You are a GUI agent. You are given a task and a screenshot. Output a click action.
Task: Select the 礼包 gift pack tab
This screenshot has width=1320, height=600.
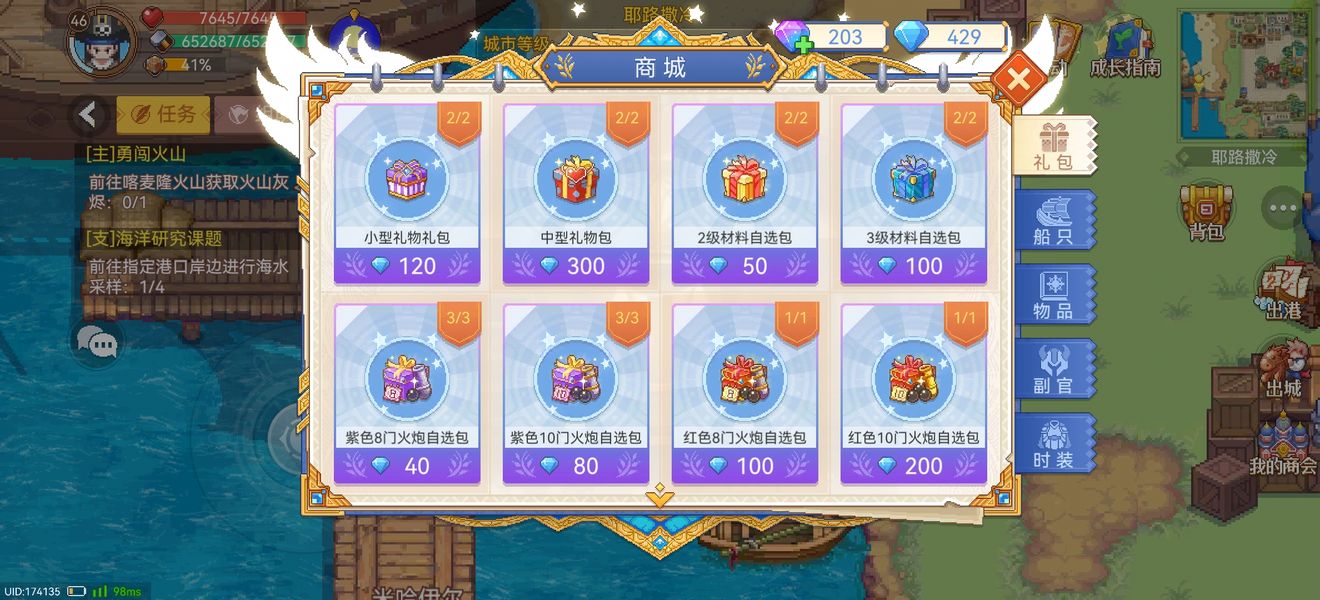1054,147
